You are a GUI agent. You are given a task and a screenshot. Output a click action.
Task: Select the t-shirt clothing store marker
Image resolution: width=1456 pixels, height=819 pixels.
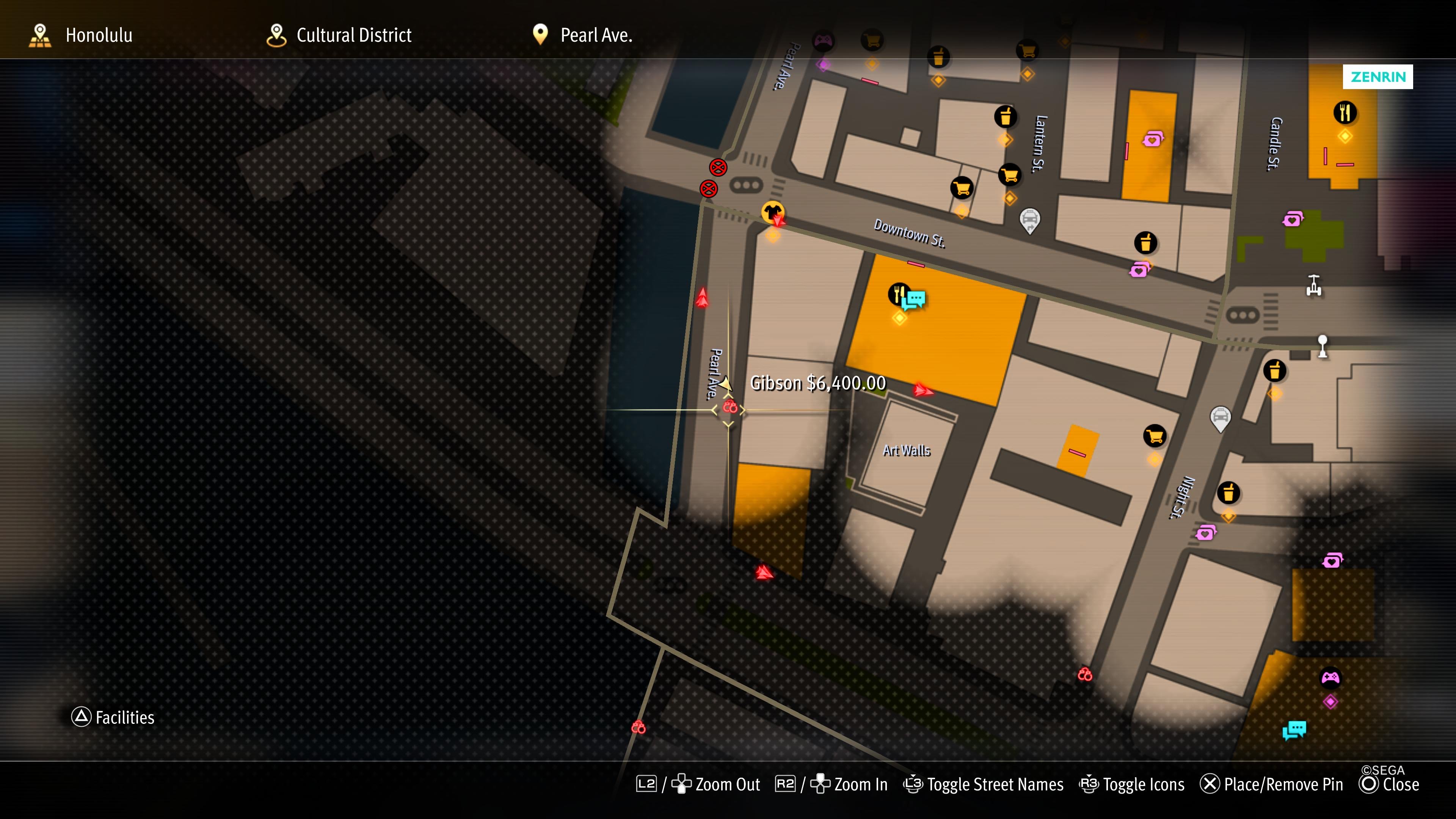click(772, 212)
